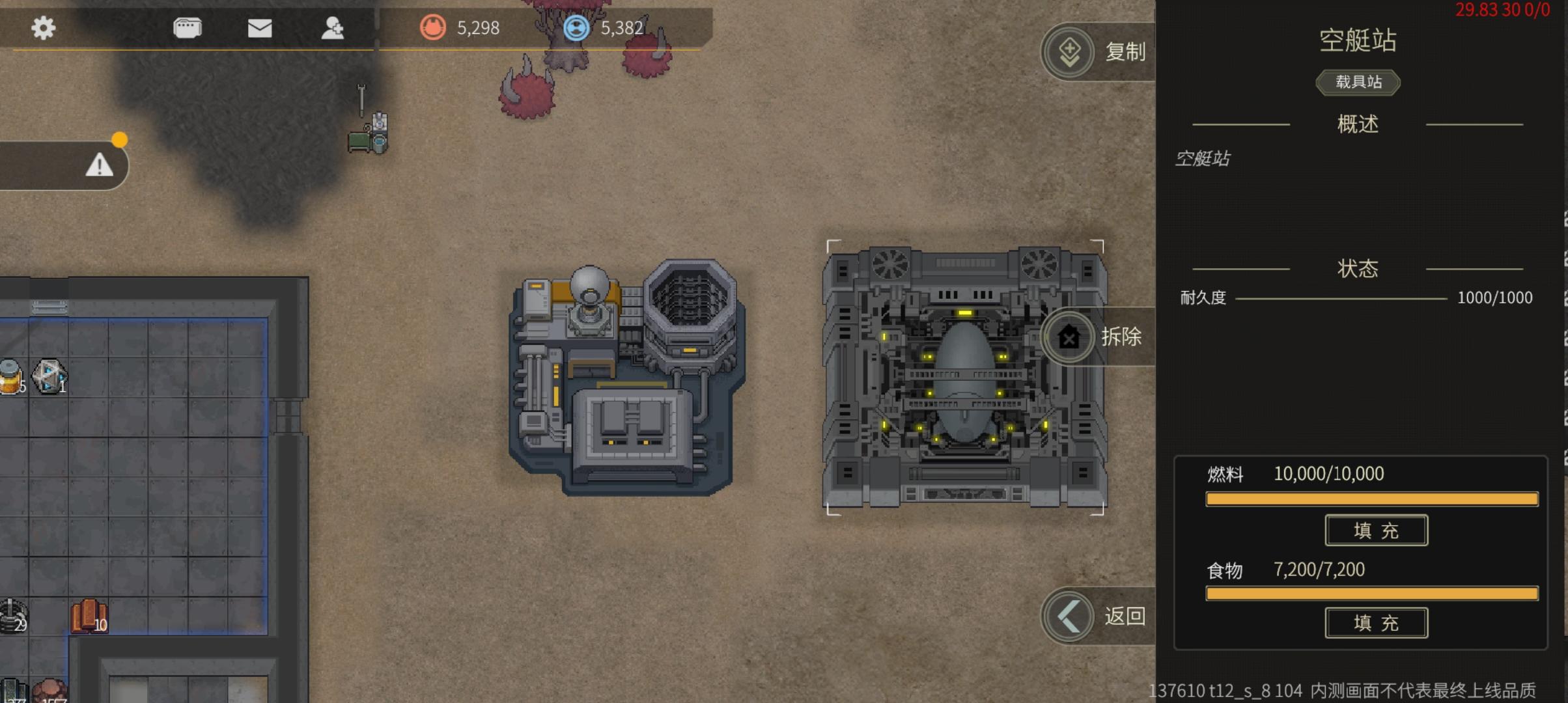Open the add-character profile icon
The height and width of the screenshot is (703, 1568).
[x=333, y=28]
